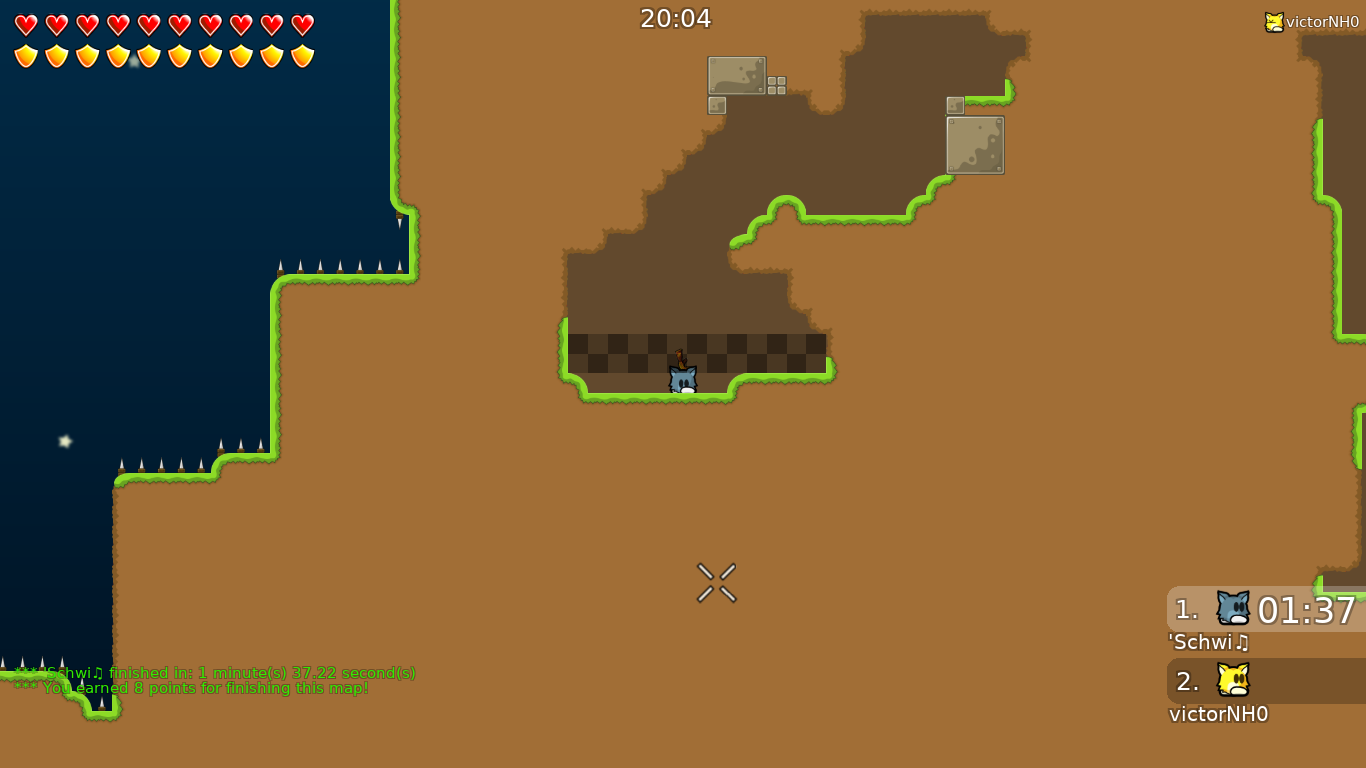Click the small star in the dark sky background
This screenshot has height=768, width=1366.
[64, 439]
